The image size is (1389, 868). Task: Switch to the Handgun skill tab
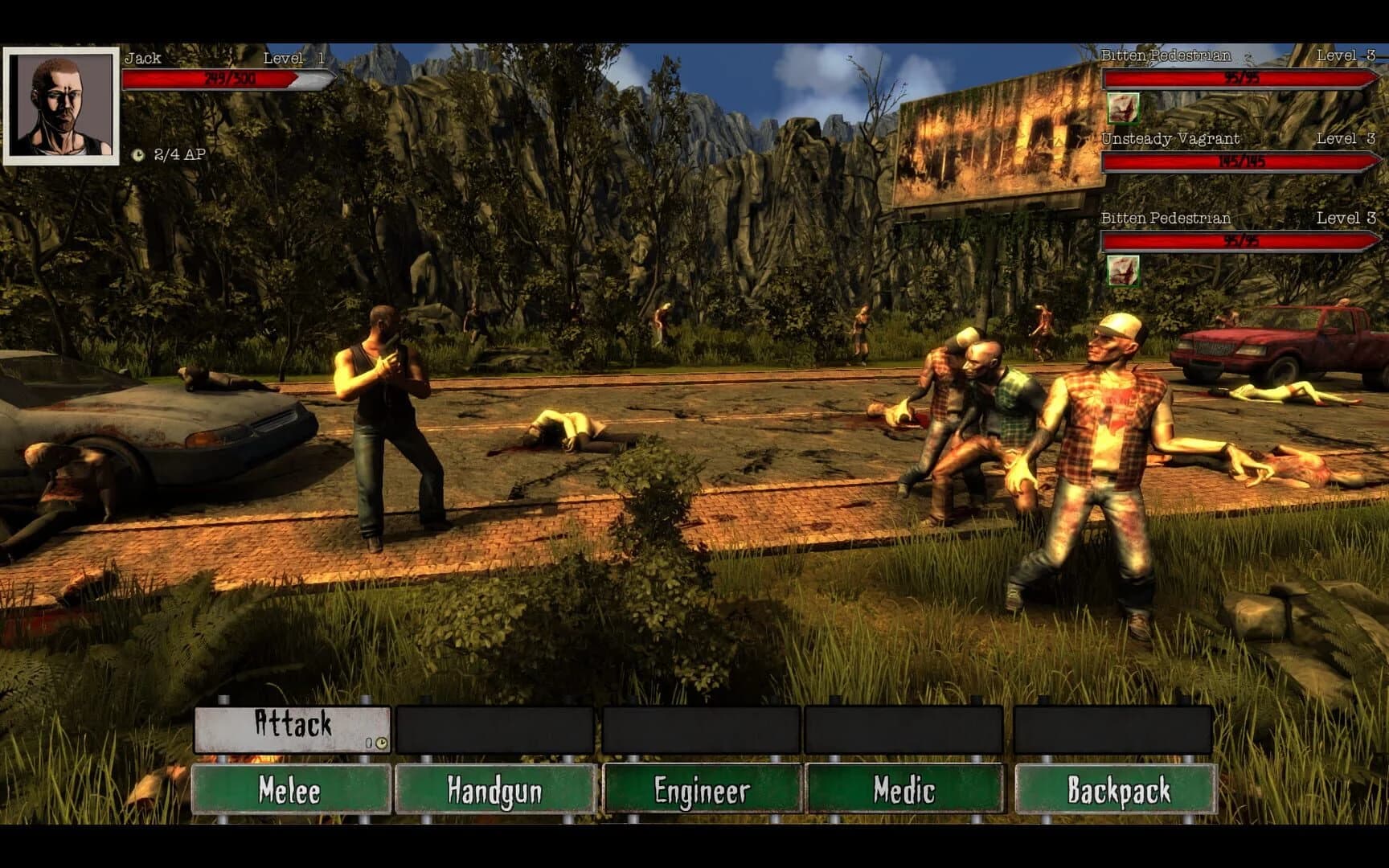(x=496, y=791)
